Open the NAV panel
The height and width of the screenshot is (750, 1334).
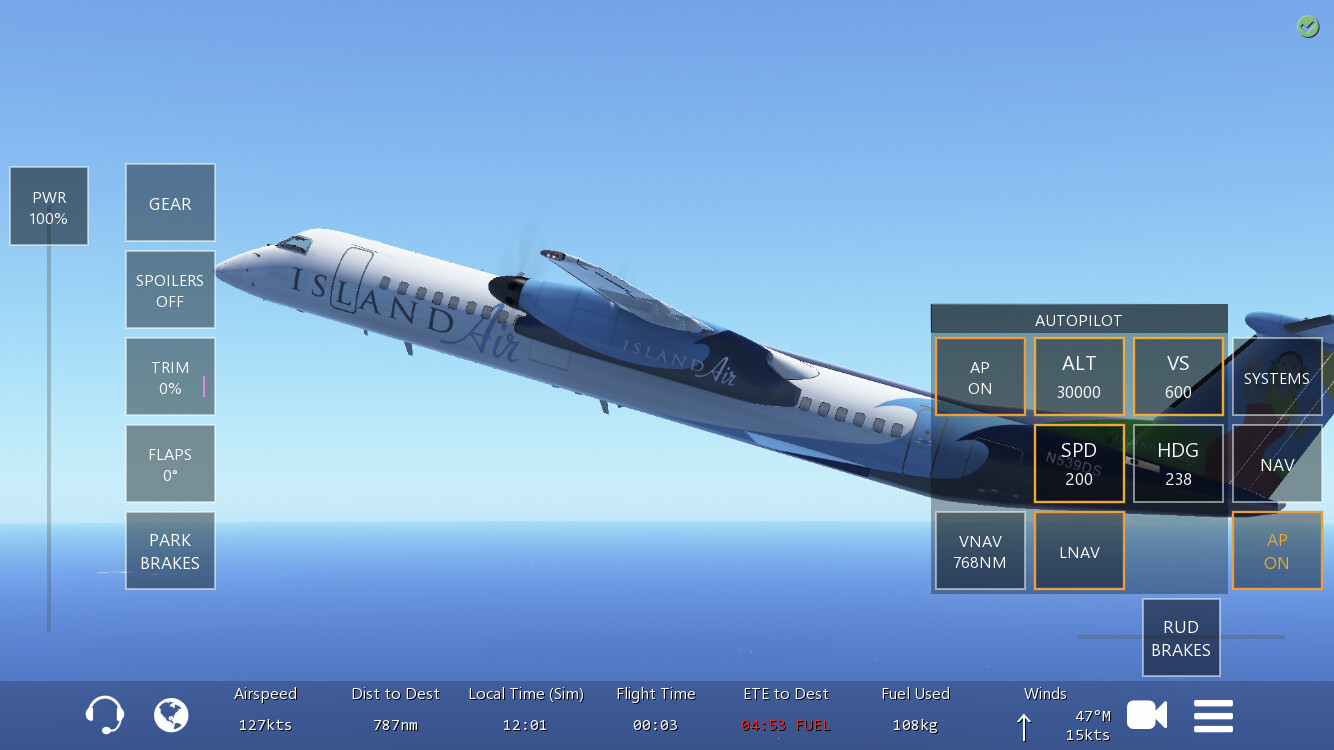click(1277, 464)
